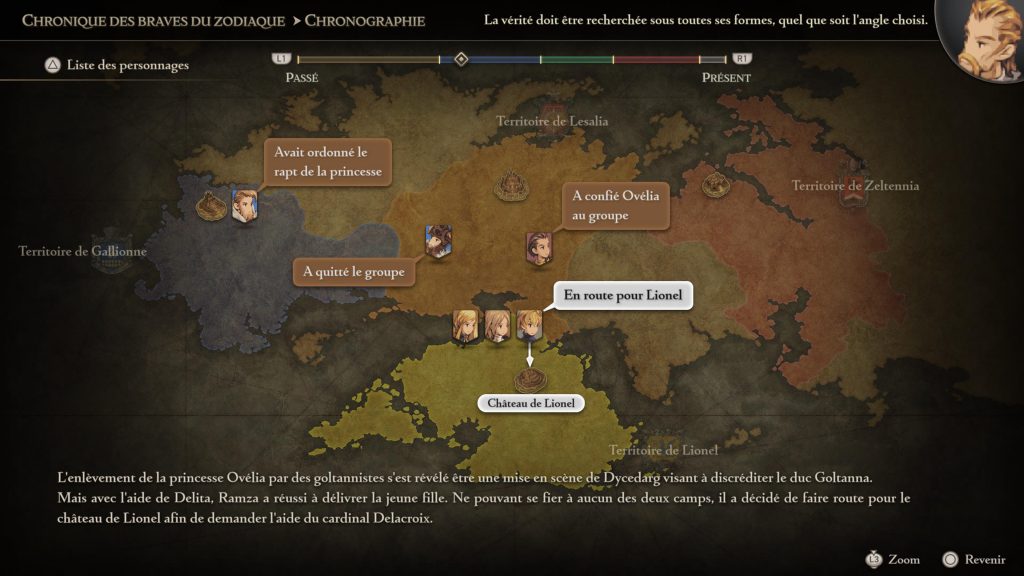Screen dimensions: 1024x576
Task: Select the long blonde-haired Agrias portrait
Action: click(465, 326)
